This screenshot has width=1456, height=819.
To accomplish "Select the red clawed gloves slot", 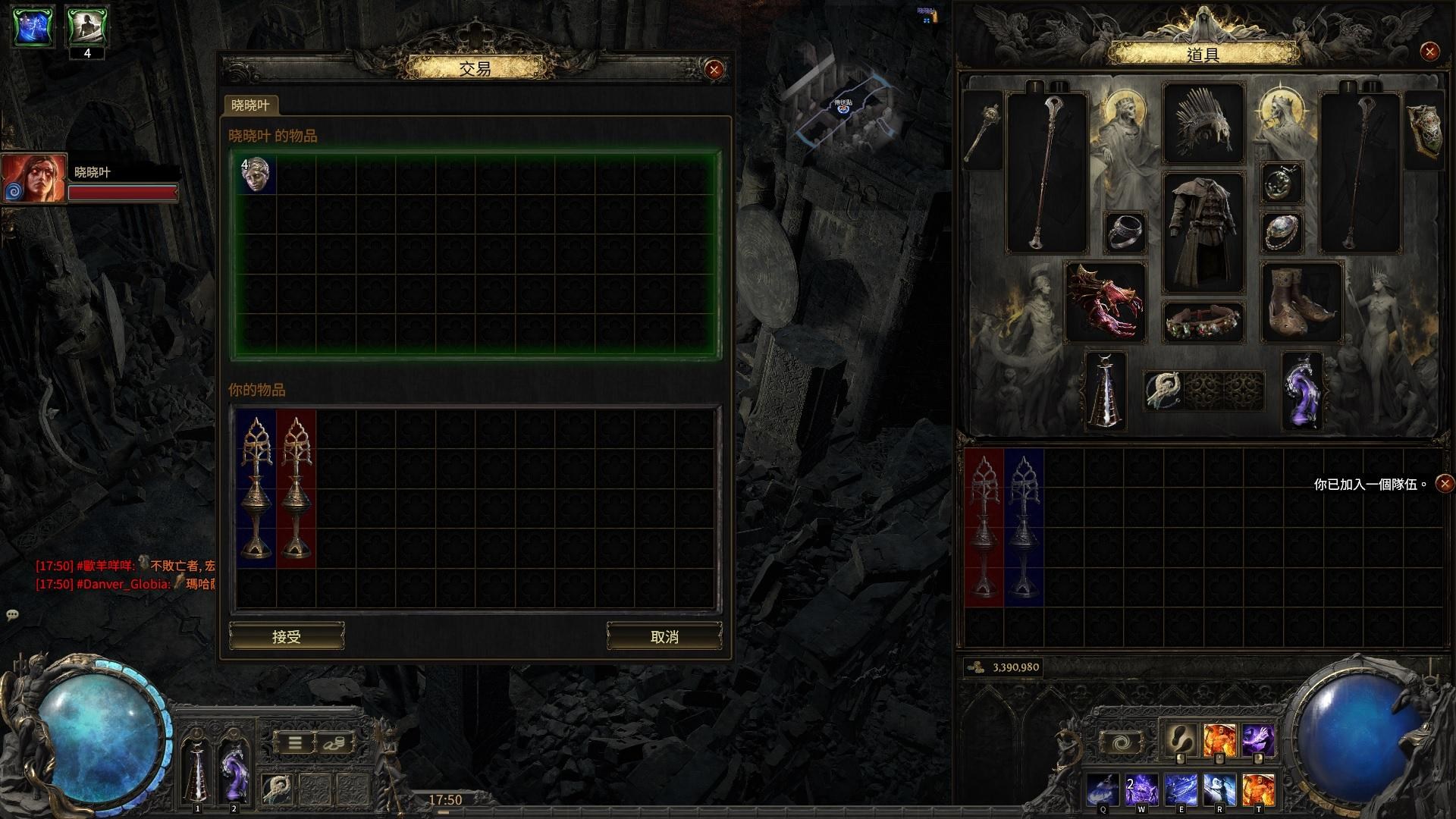I will point(1105,302).
